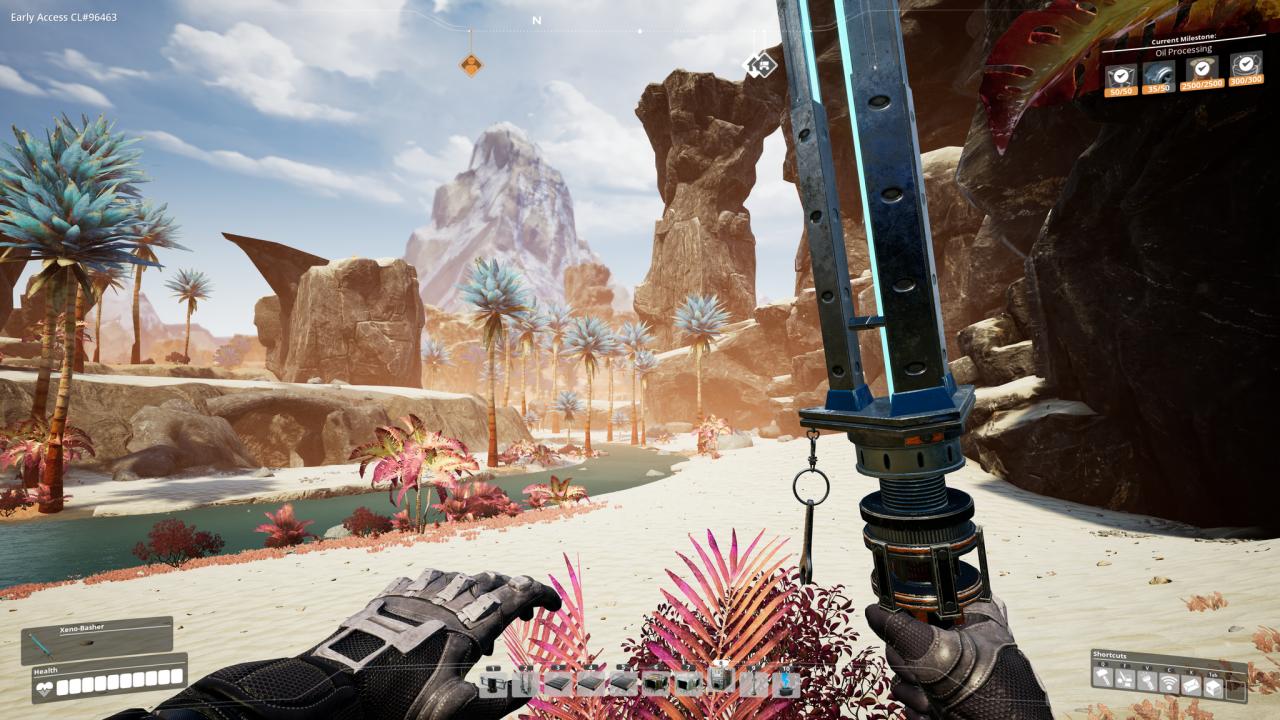This screenshot has width=1280, height=720.
Task: Open the Oil Processing milestone title
Action: (1183, 49)
